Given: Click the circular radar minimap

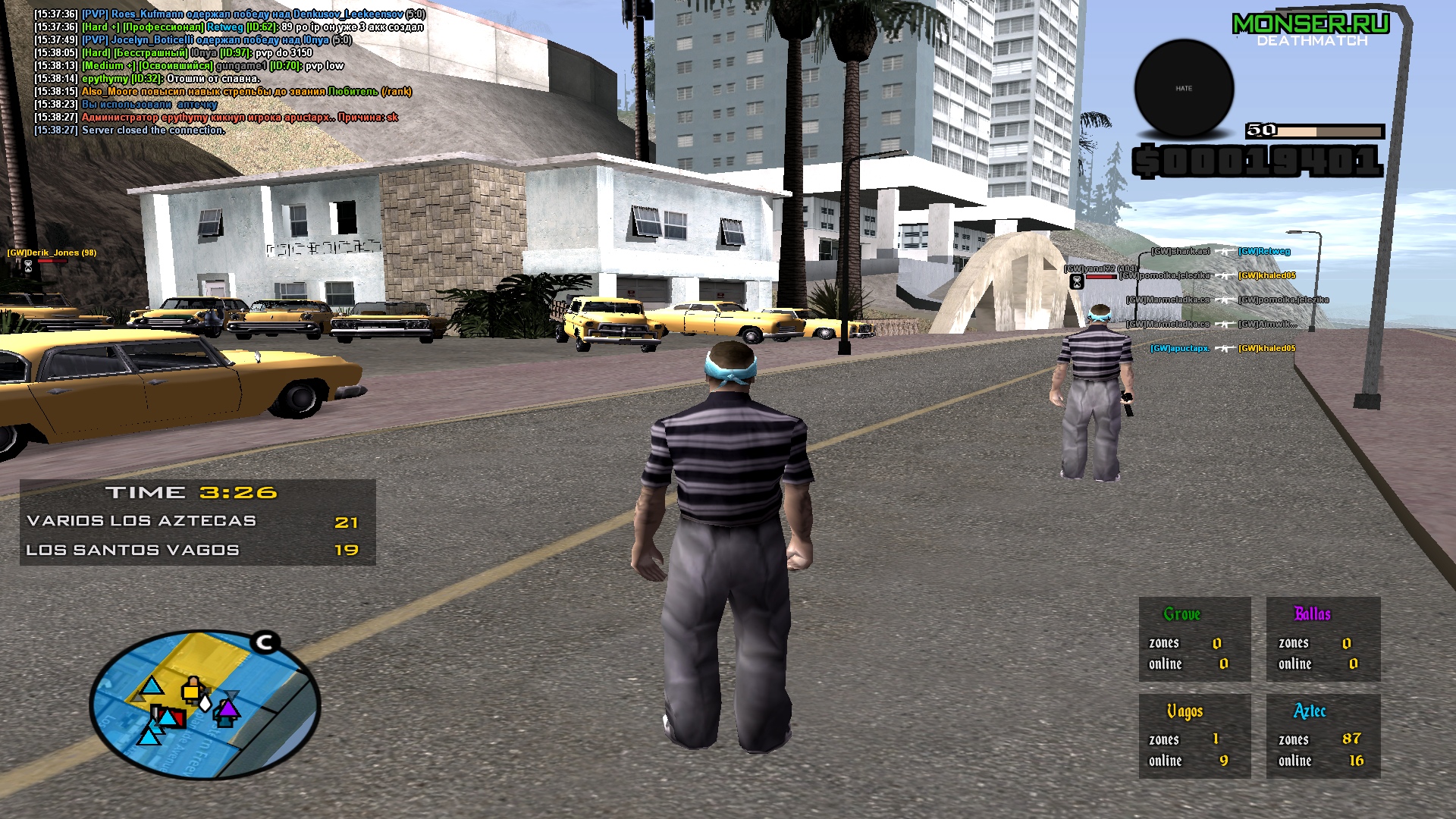Looking at the screenshot, I should coord(205,705).
